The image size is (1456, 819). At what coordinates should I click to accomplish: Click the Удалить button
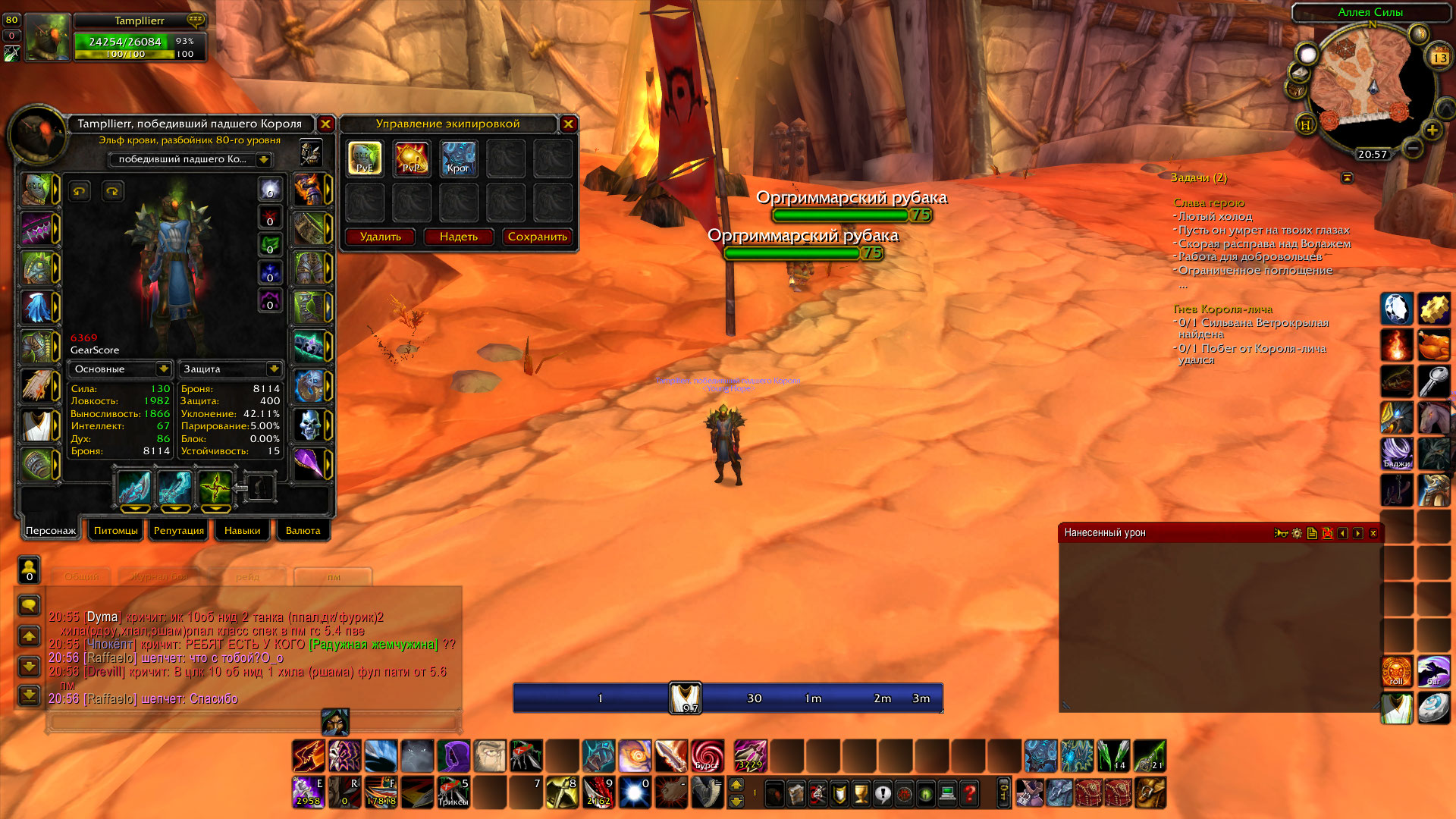[x=381, y=237]
